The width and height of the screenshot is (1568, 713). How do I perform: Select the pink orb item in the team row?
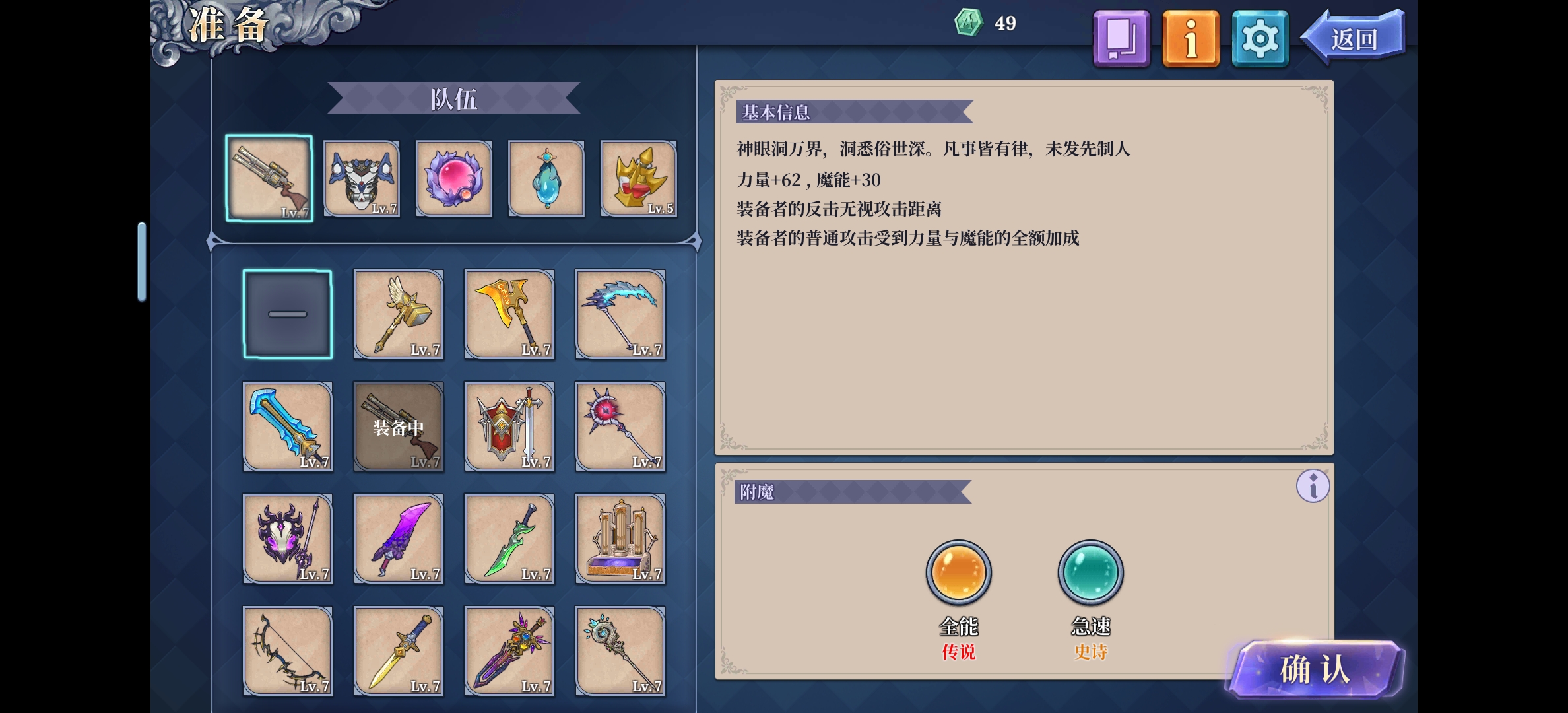click(x=453, y=178)
